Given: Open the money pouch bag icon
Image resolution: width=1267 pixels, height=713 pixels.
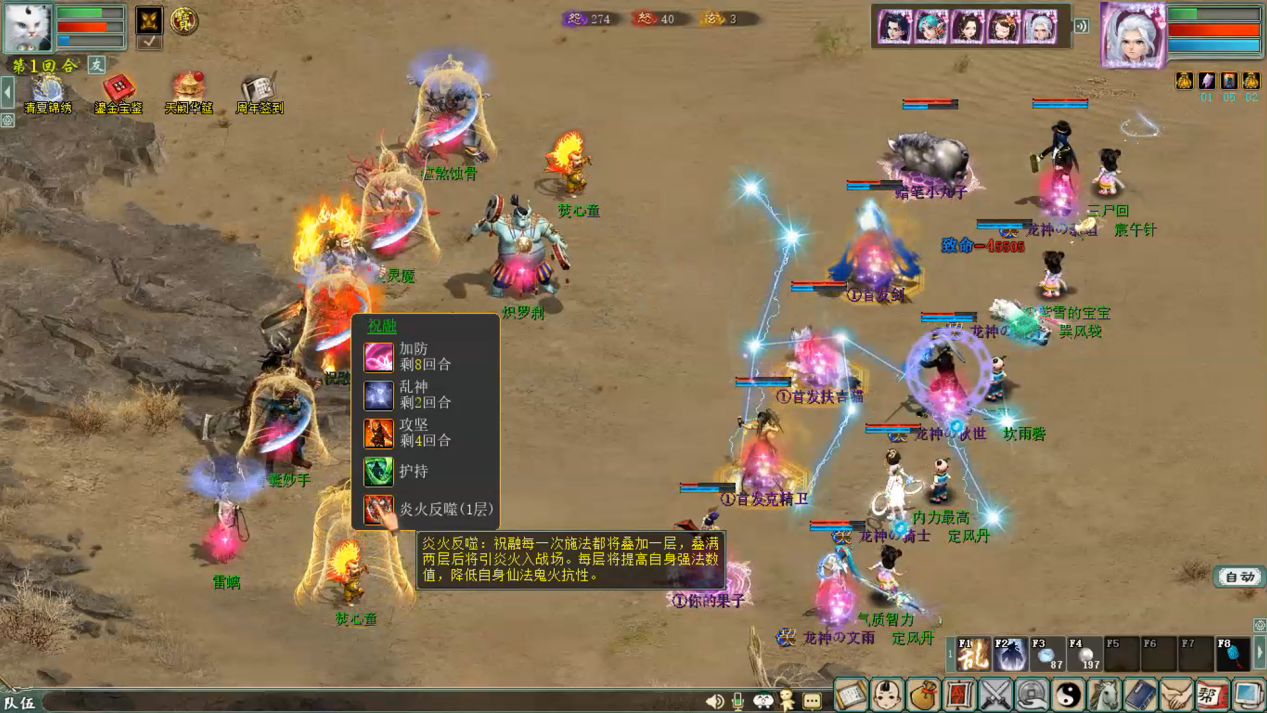Looking at the screenshot, I should coord(923,694).
